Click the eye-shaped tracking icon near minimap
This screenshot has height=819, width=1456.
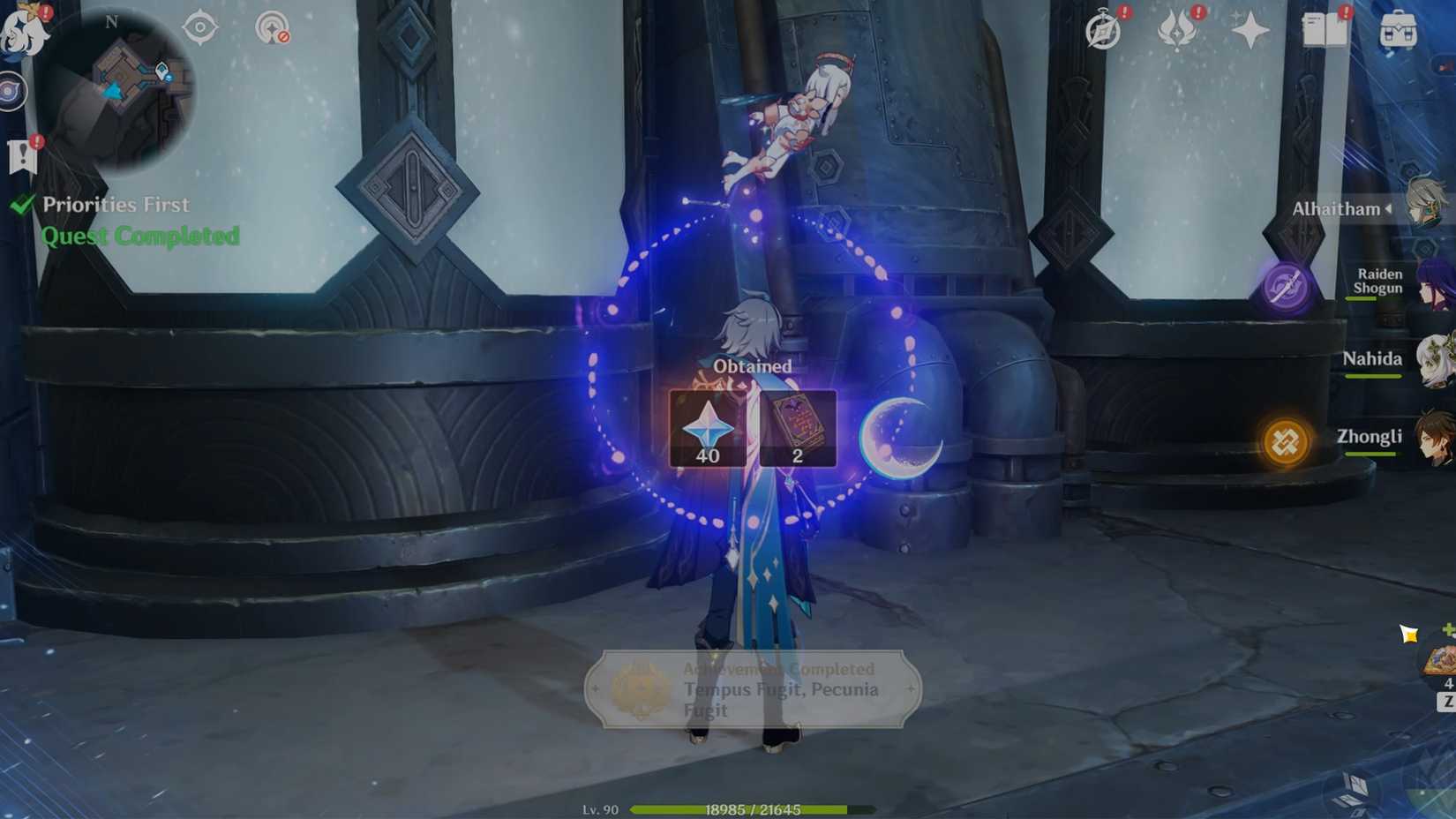(x=200, y=26)
